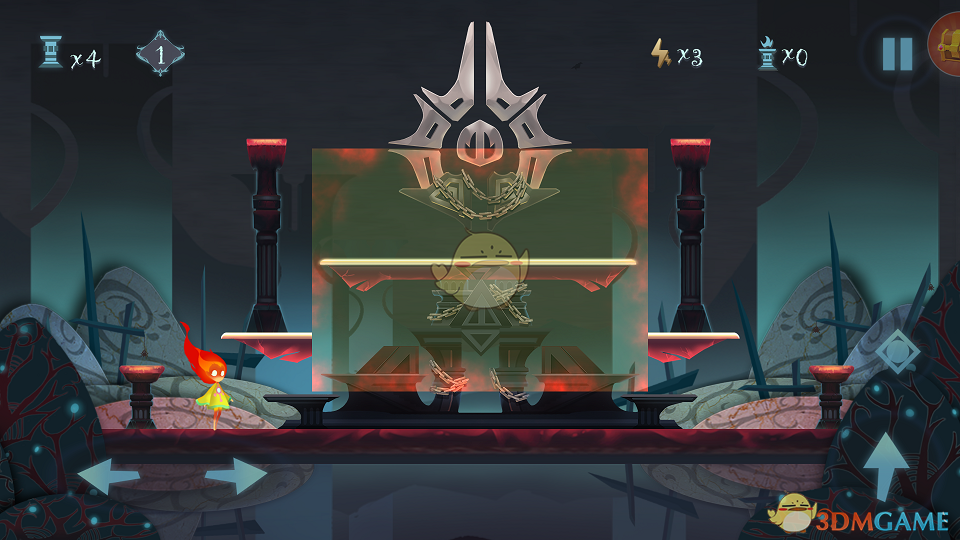
Task: Open the treasure chest icon
Action: [946, 46]
